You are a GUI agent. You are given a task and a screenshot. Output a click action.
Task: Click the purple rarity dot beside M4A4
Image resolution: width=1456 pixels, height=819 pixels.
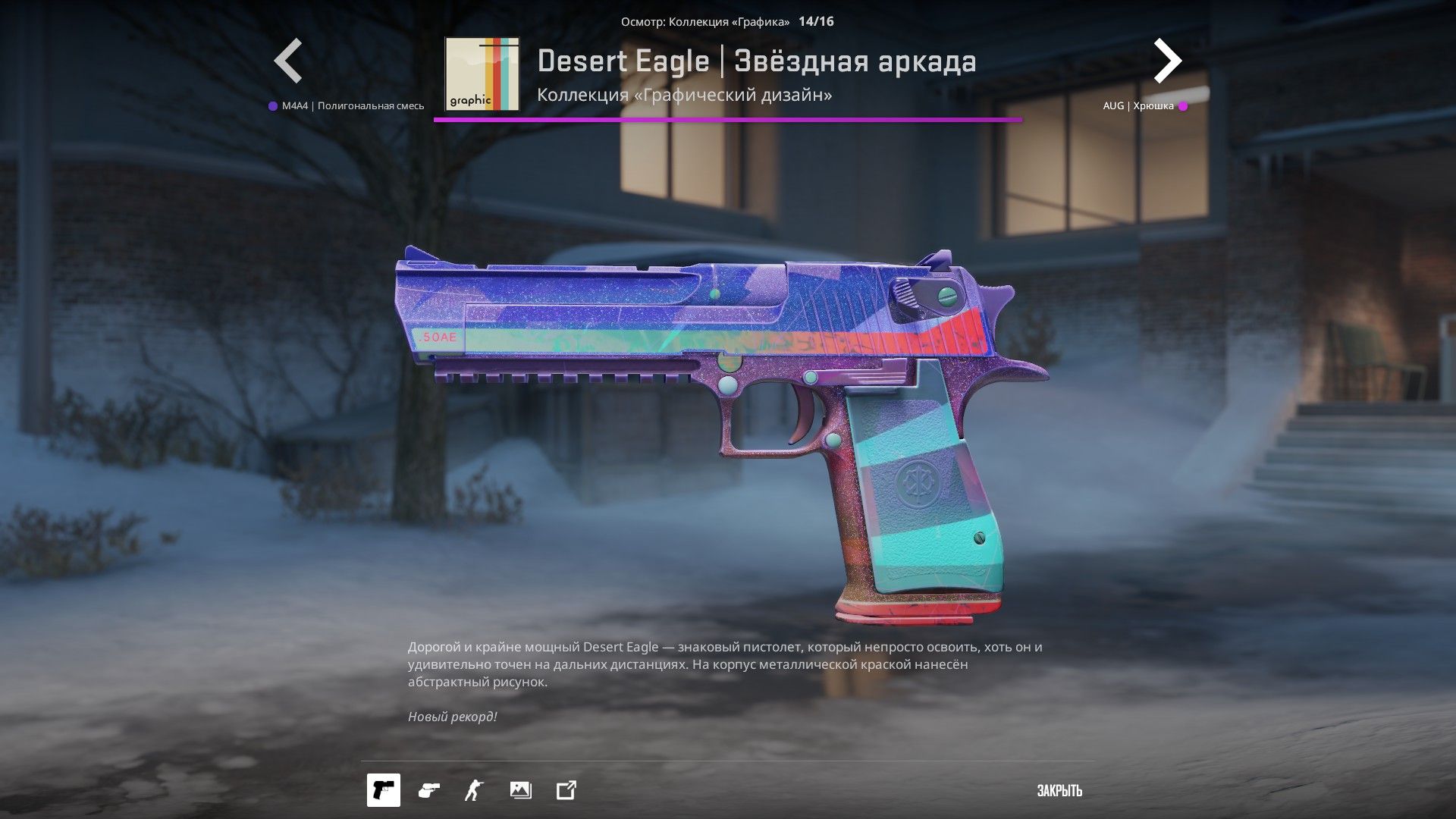pyautogui.click(x=271, y=105)
